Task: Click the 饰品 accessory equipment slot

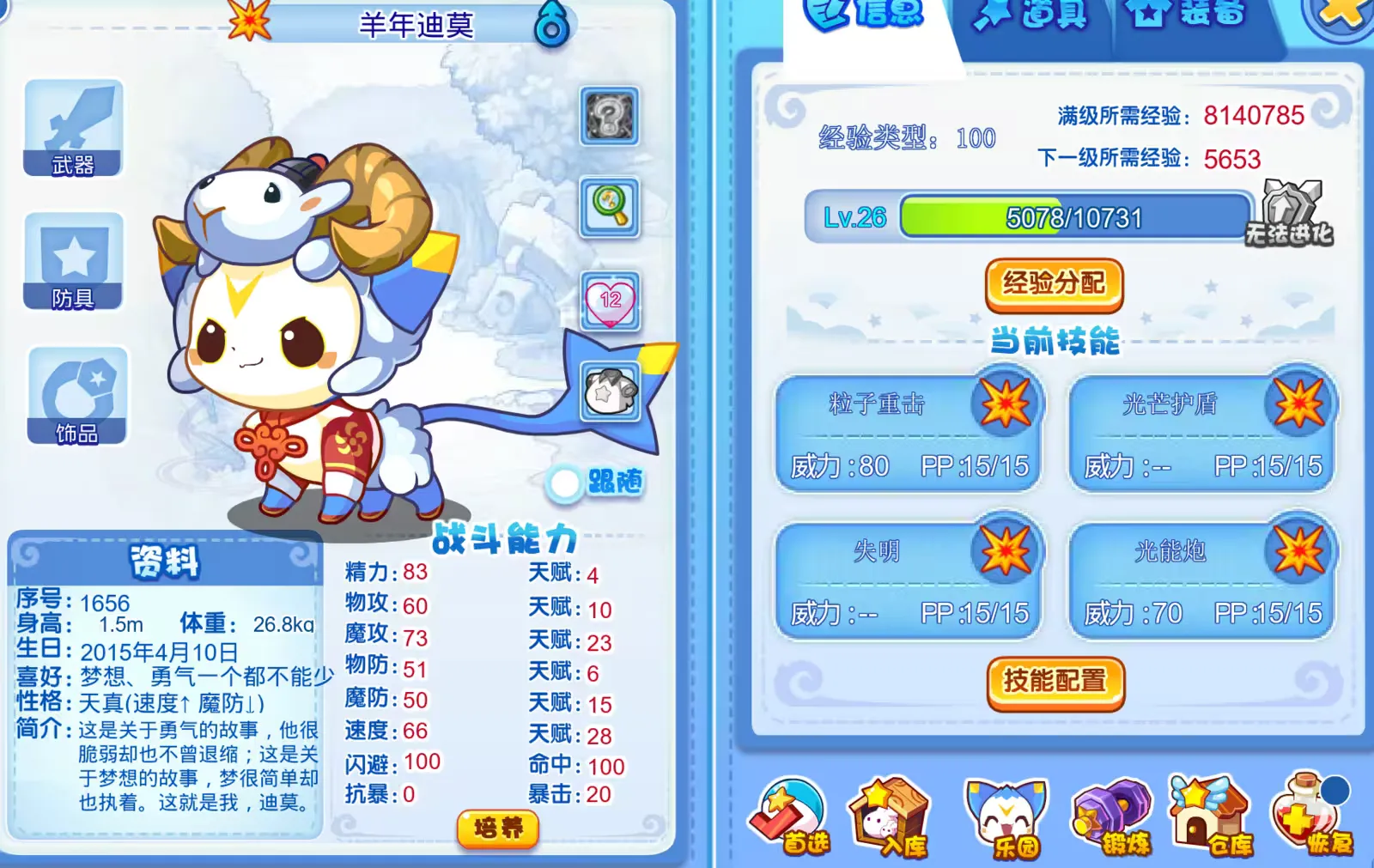Action: tap(73, 395)
